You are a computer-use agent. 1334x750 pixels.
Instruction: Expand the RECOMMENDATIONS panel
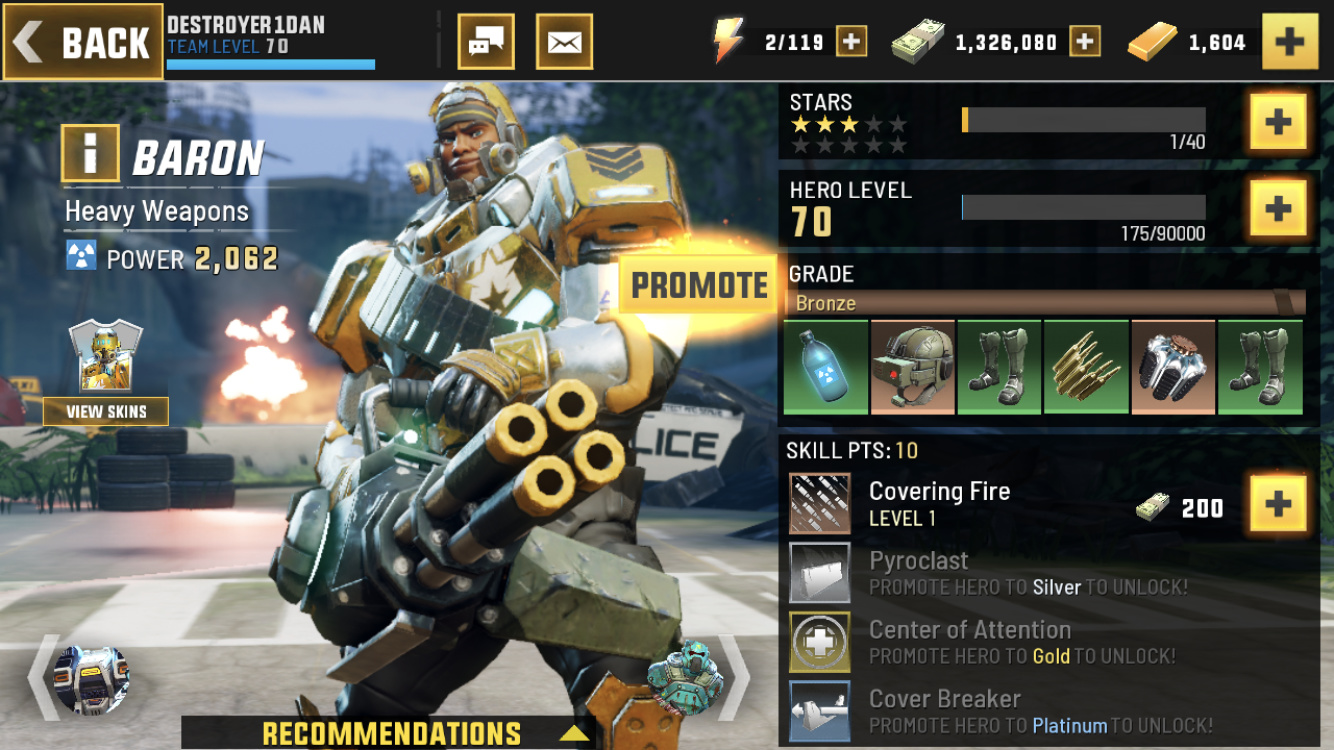392,733
